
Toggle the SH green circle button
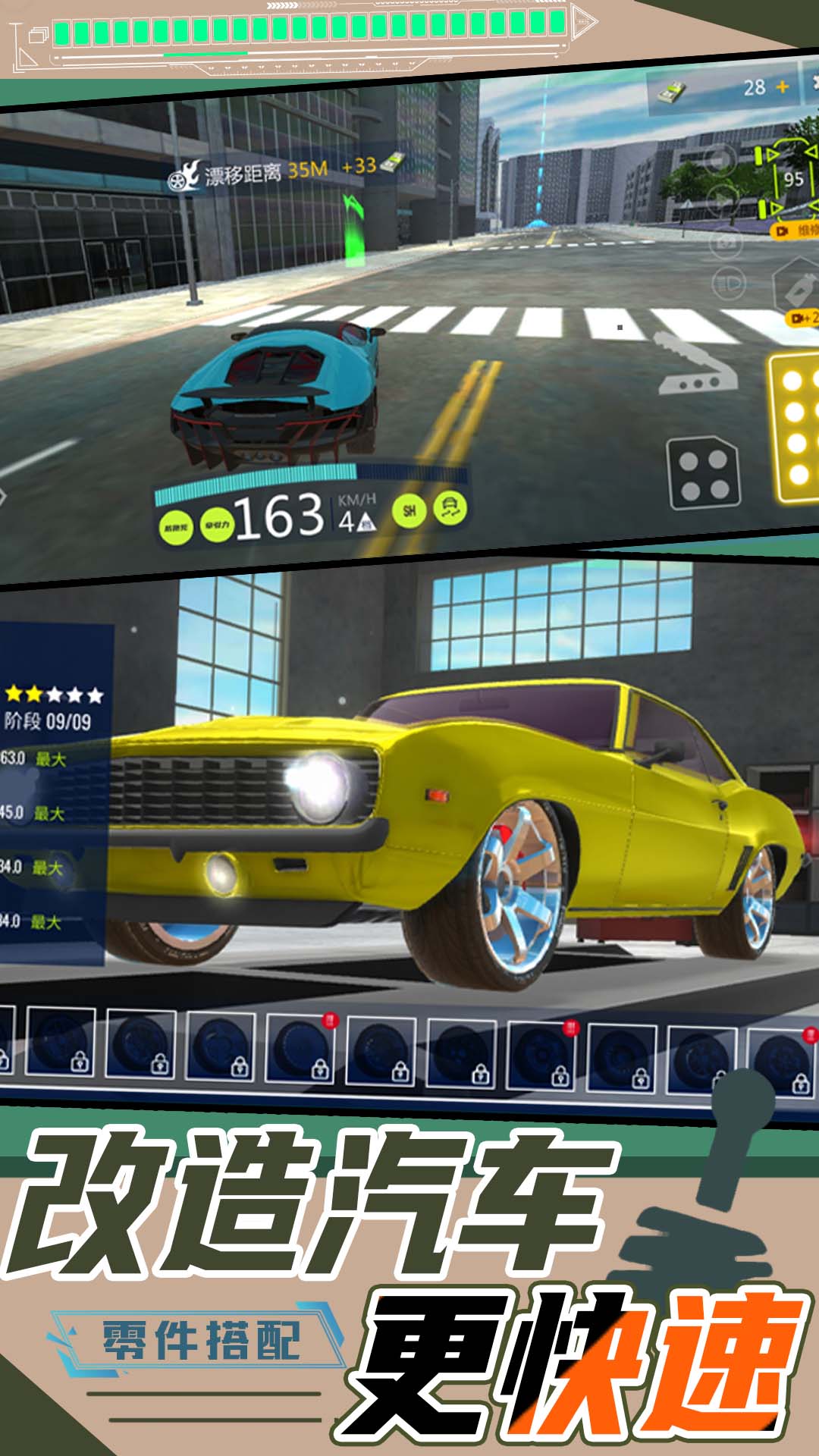[409, 510]
